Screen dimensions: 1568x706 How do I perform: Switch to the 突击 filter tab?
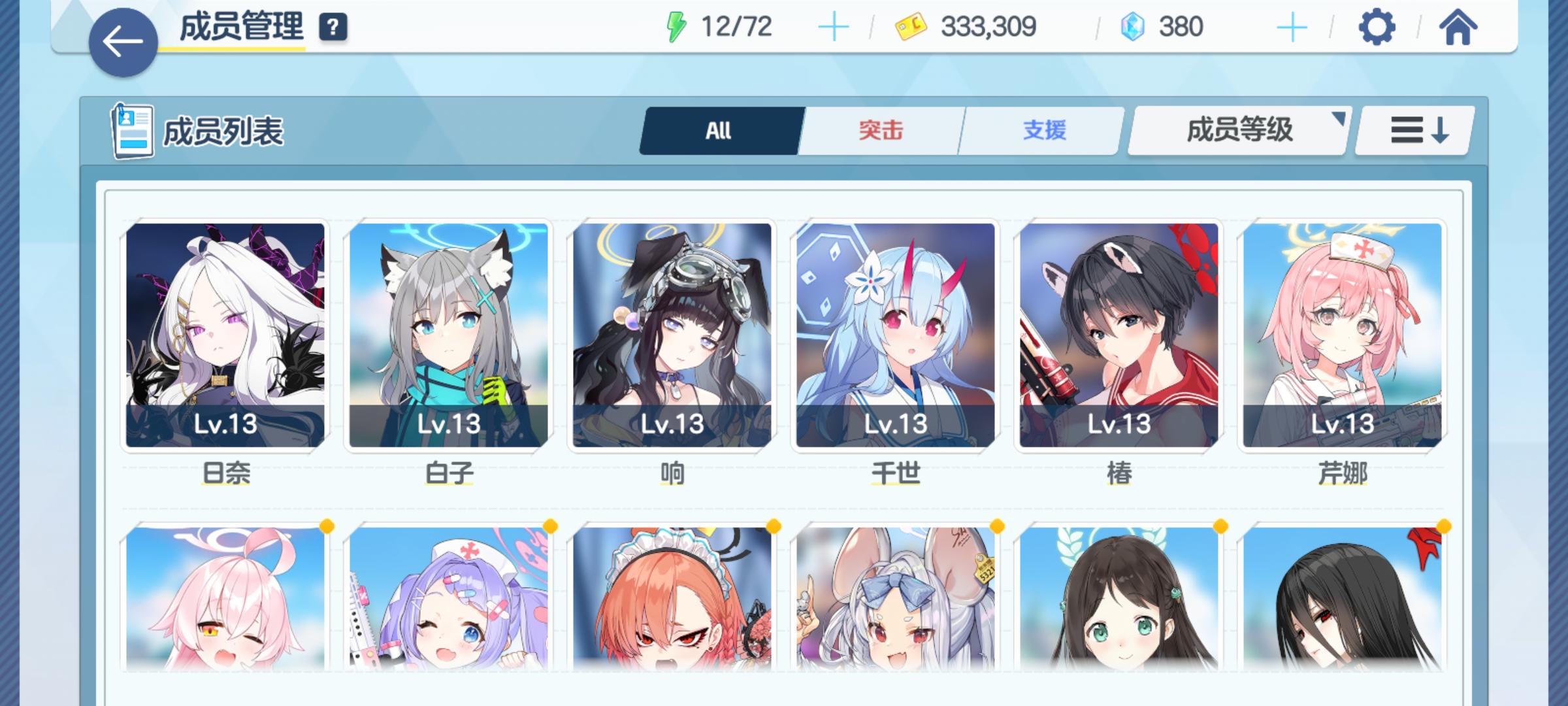click(879, 130)
